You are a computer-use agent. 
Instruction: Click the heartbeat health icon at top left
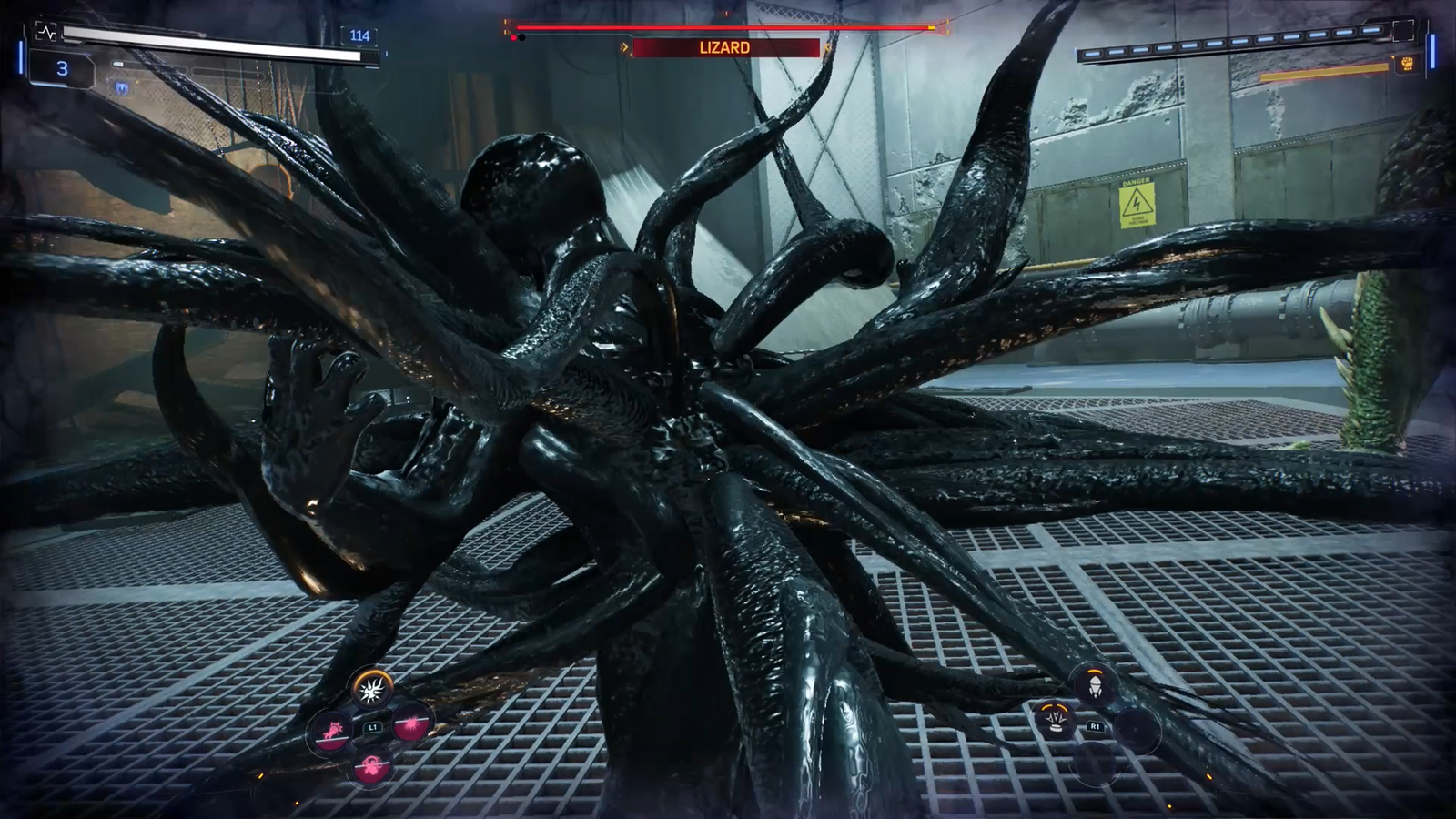point(47,33)
